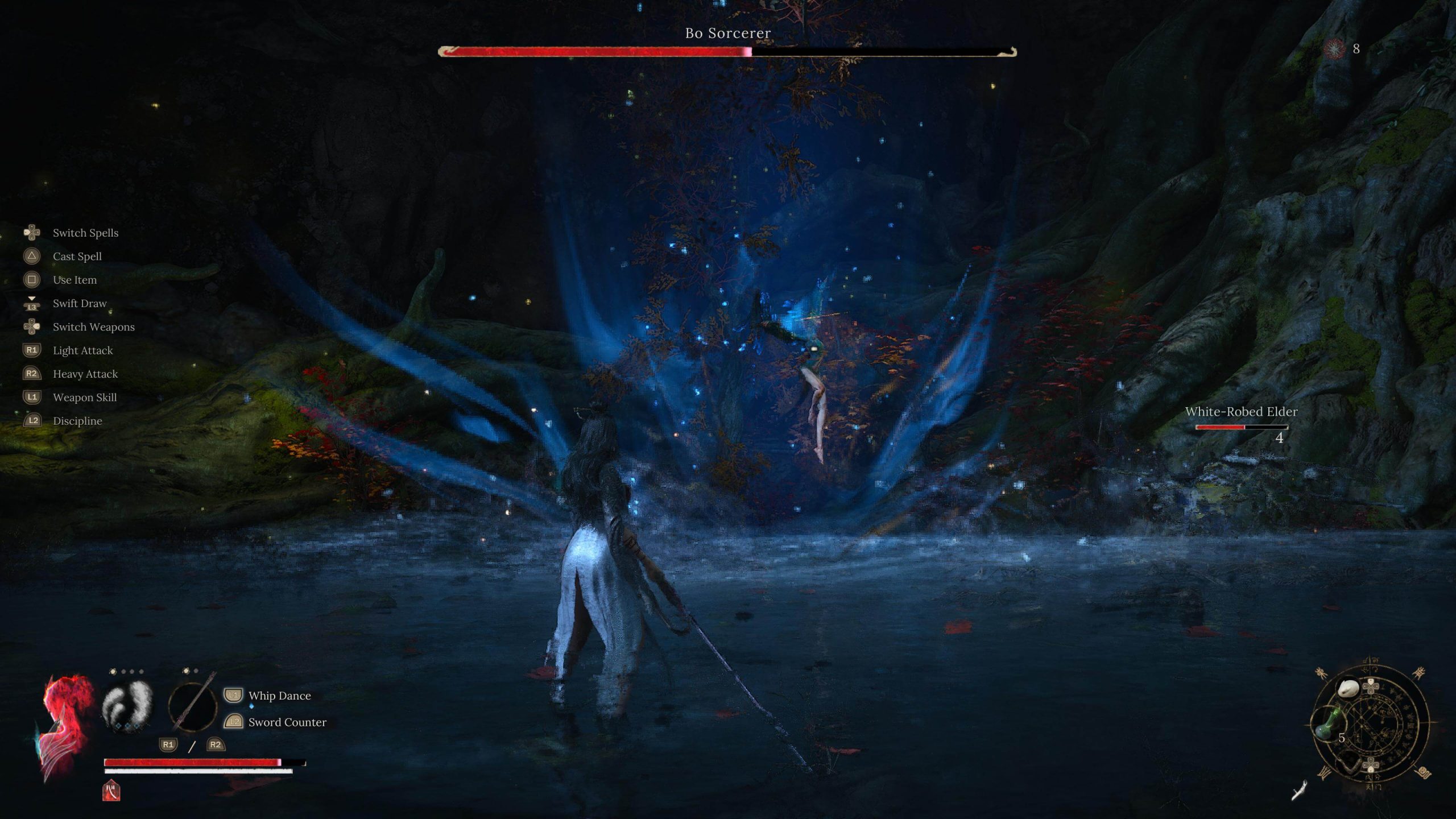Select the Discipline hint entry
This screenshot has width=1456, height=819.
click(77, 421)
